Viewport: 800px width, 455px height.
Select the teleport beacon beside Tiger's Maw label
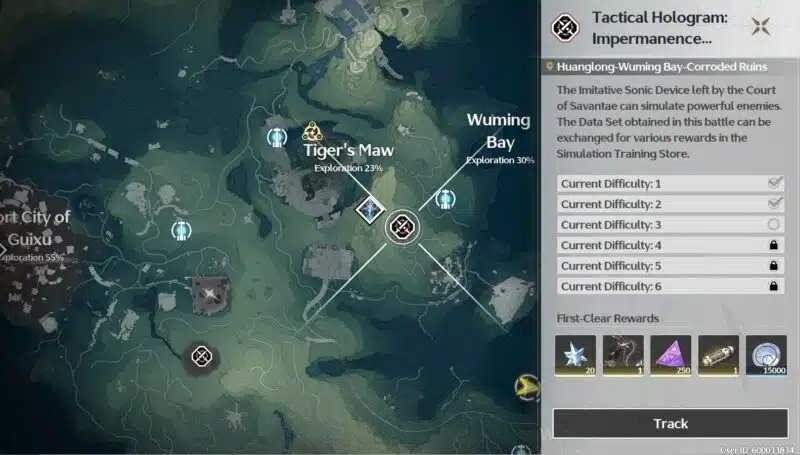point(277,138)
